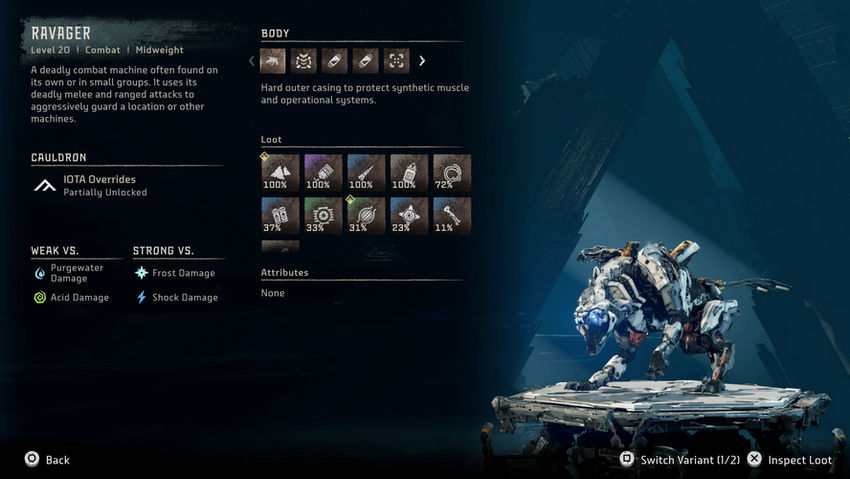This screenshot has height=479, width=850.
Task: Show next components with the right arrow
Action: click(422, 61)
